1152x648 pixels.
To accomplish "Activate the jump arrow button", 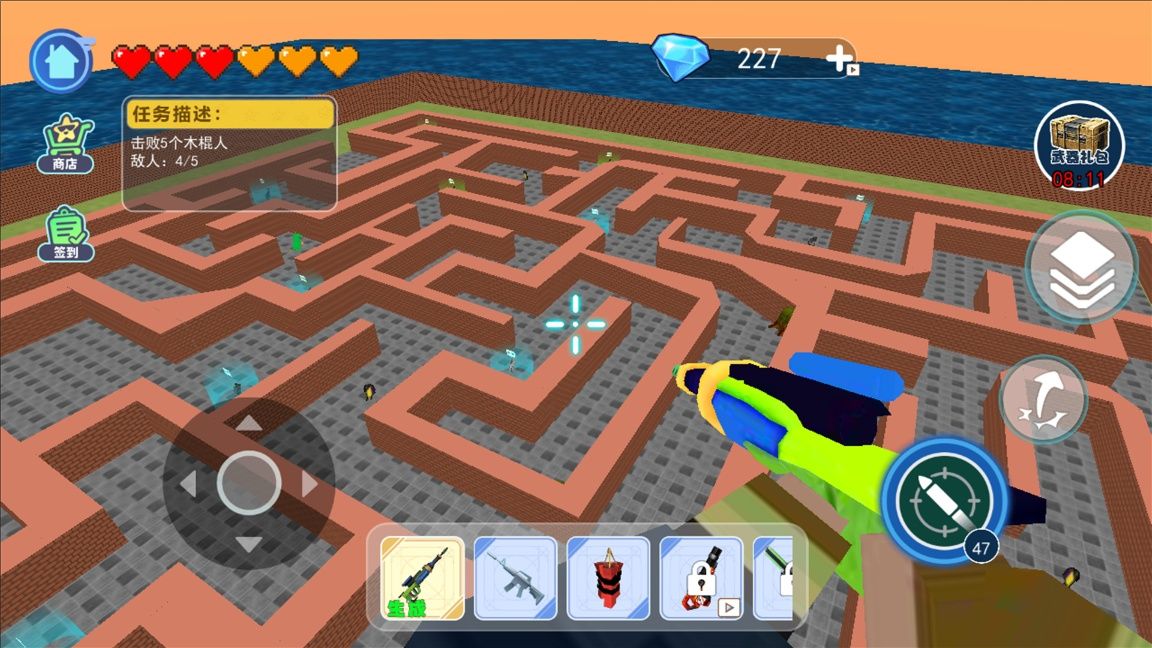I will coord(1043,399).
